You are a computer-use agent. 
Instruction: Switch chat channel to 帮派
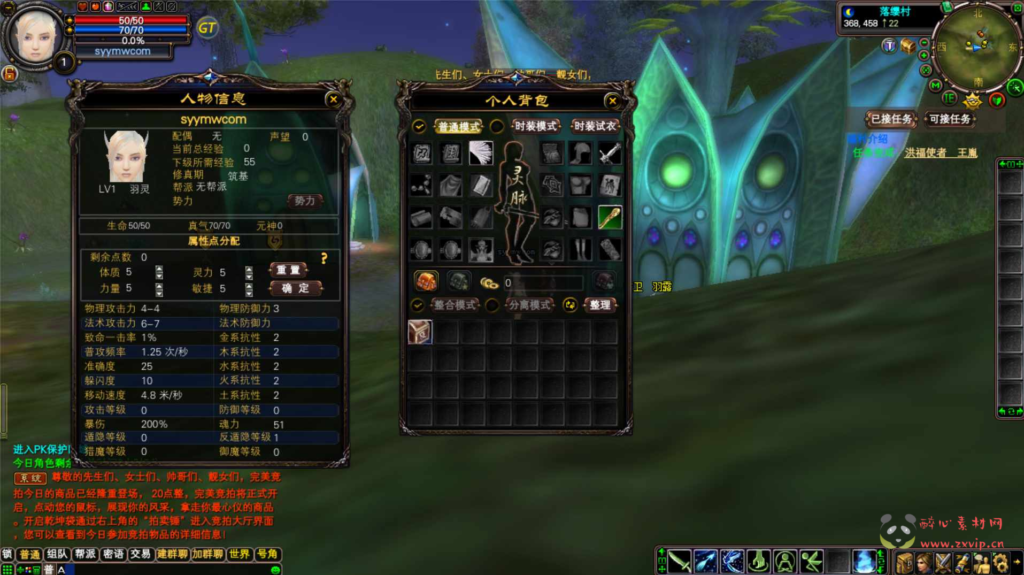pyautogui.click(x=85, y=554)
